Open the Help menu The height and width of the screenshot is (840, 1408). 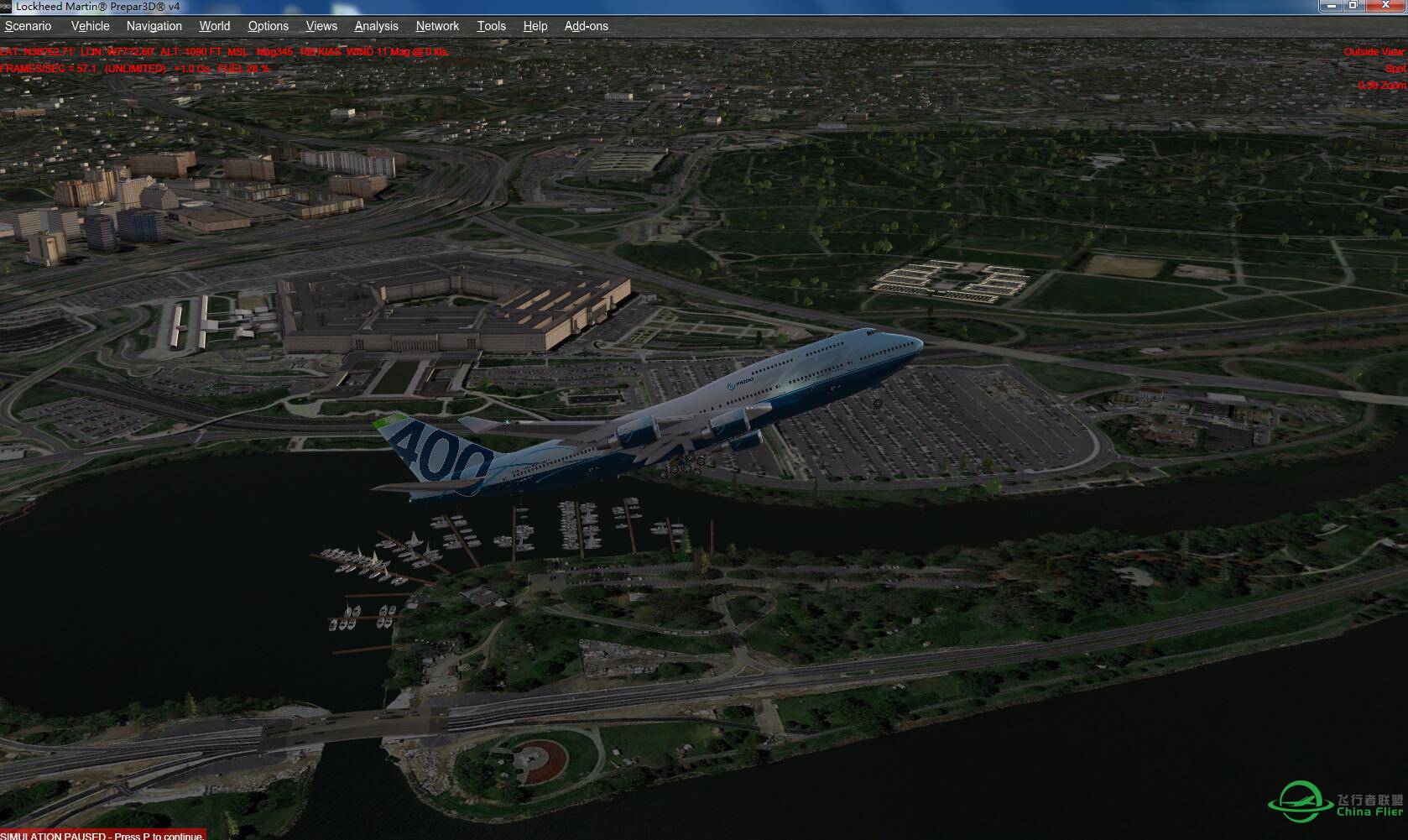[x=535, y=26]
